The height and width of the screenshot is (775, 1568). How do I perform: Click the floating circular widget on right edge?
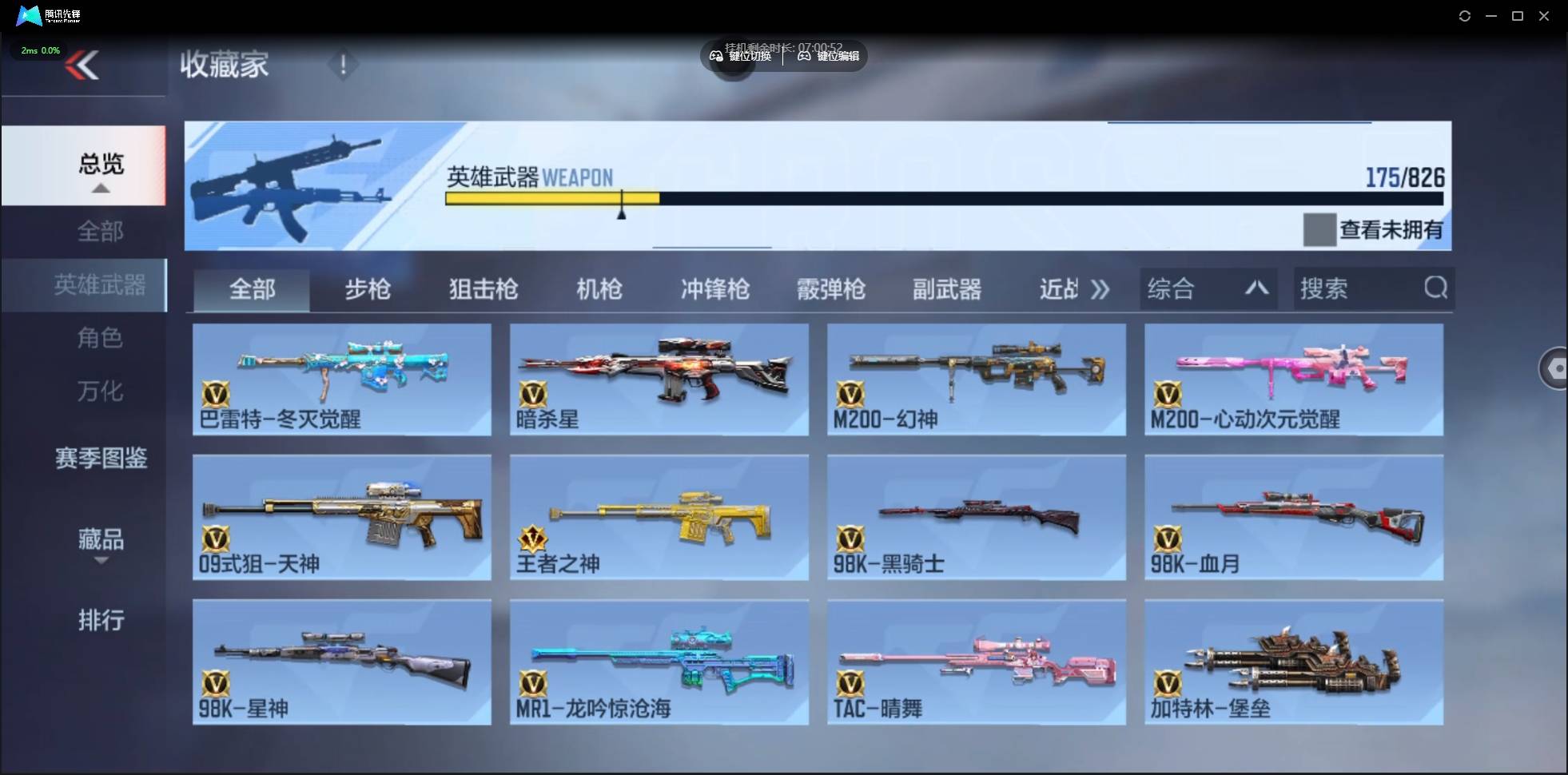point(1555,368)
